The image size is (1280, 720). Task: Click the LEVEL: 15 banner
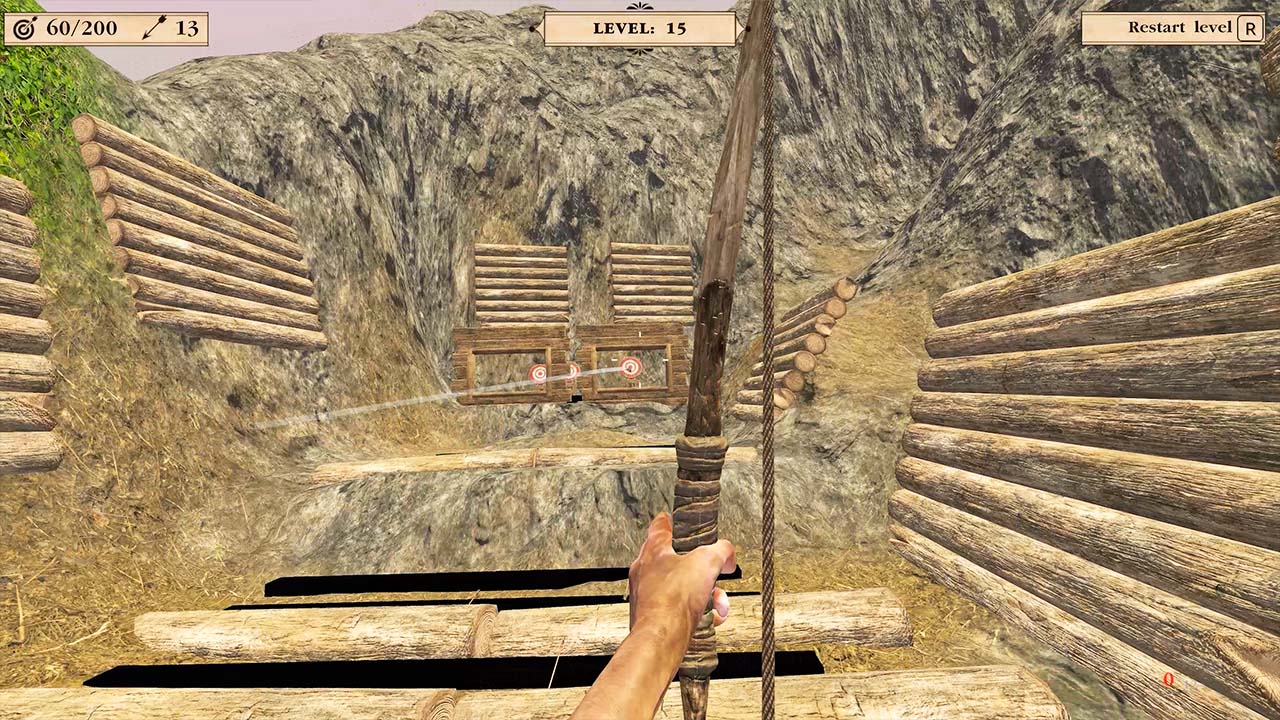pos(640,28)
